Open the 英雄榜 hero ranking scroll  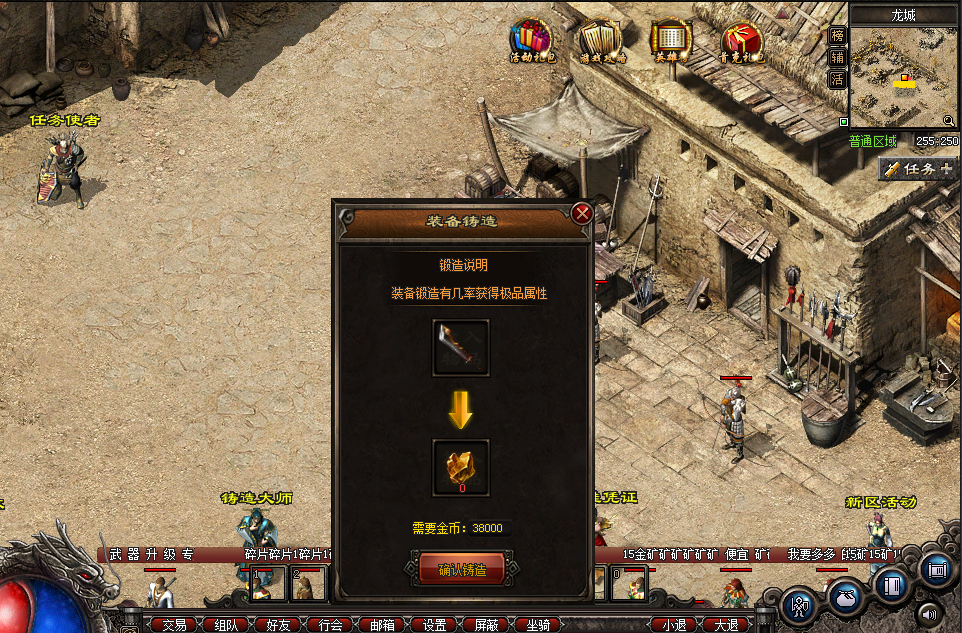point(671,42)
